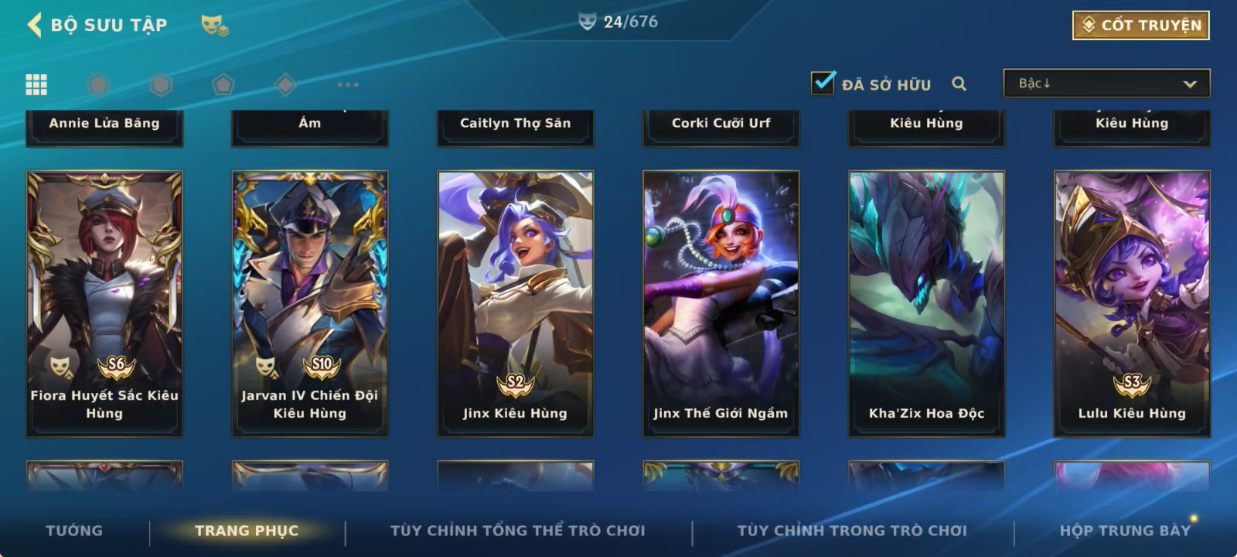Viewport: 1237px width, 557px height.
Task: Select the grid view filter icon
Action: pyautogui.click(x=36, y=85)
